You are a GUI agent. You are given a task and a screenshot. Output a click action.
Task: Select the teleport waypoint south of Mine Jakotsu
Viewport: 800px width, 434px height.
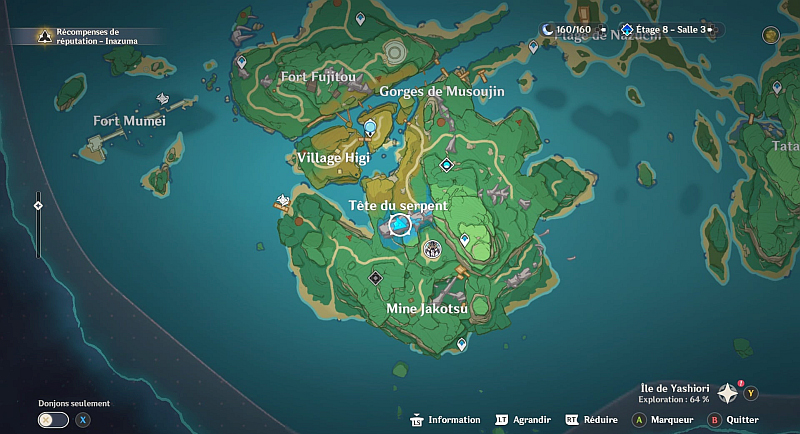point(461,344)
